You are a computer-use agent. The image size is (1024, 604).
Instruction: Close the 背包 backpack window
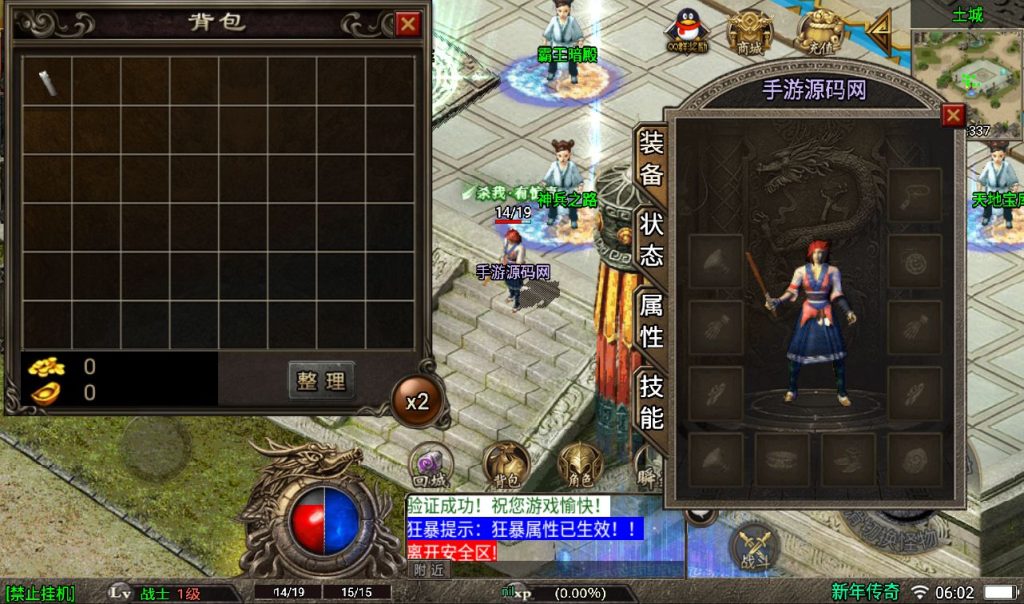click(x=408, y=24)
